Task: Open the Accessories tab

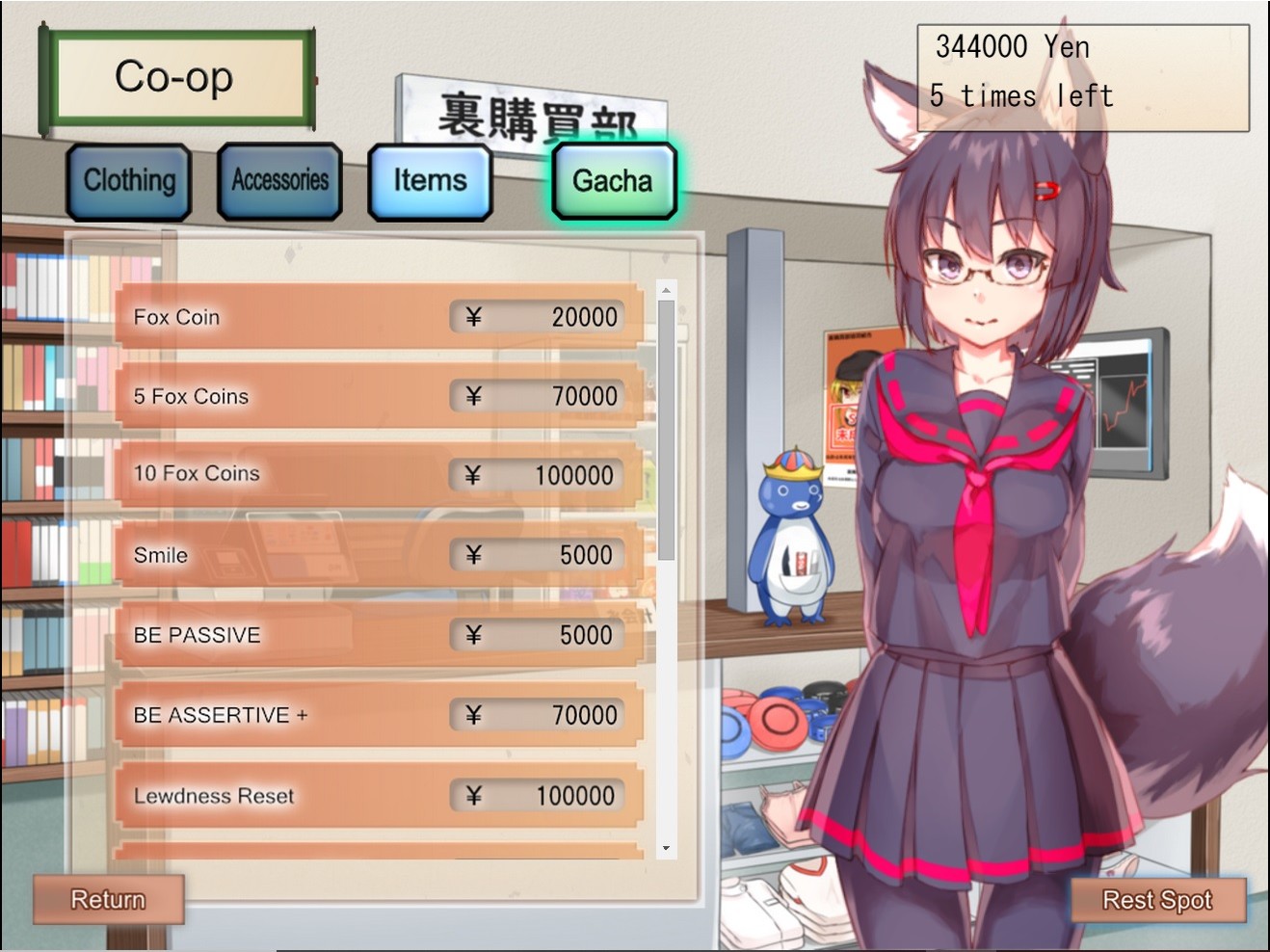Action: [278, 180]
